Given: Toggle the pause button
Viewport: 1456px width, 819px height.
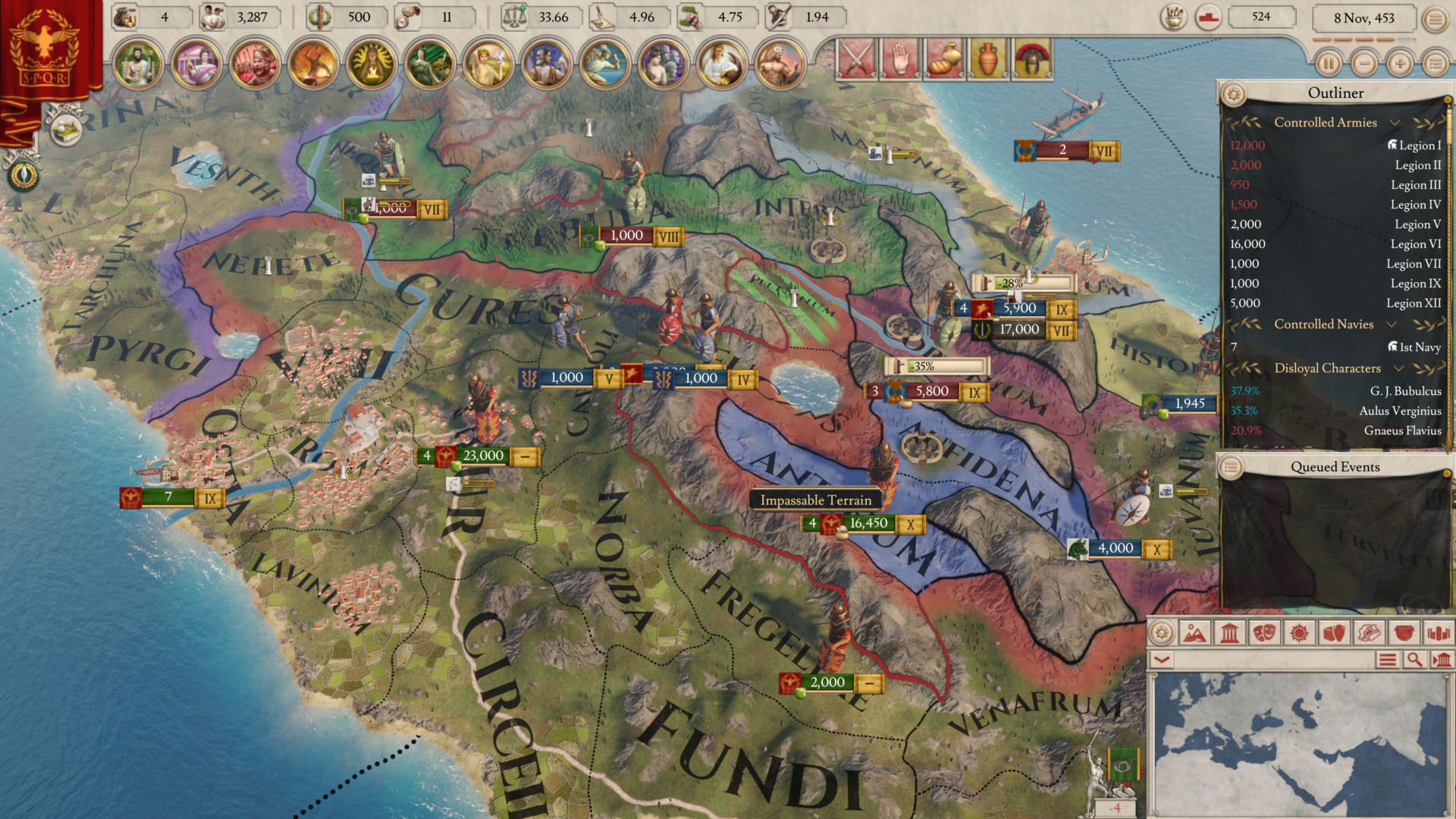Looking at the screenshot, I should coord(1329,64).
